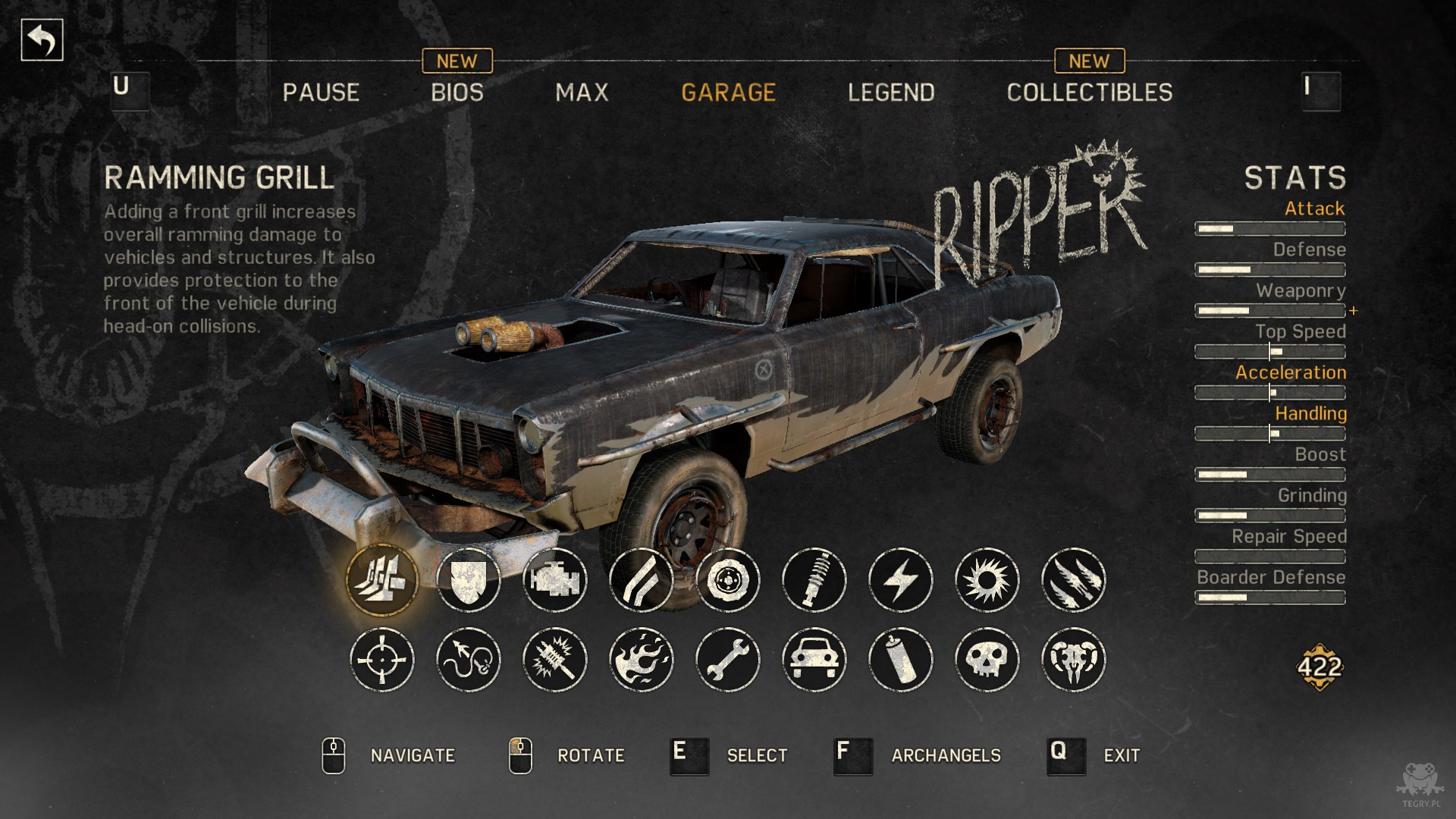Switch to the Pause tab
The height and width of the screenshot is (819, 1456).
[x=321, y=93]
